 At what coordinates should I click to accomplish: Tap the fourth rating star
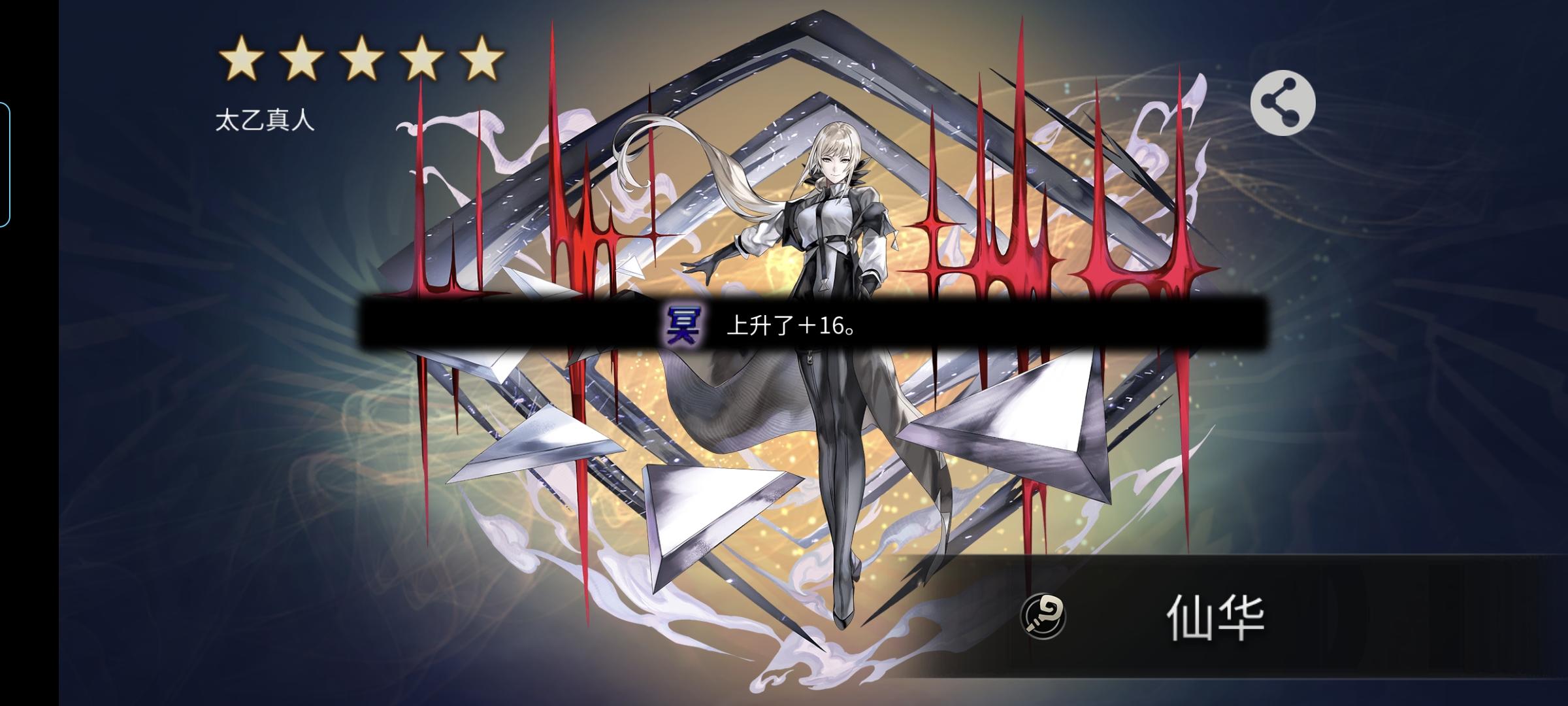click(421, 59)
